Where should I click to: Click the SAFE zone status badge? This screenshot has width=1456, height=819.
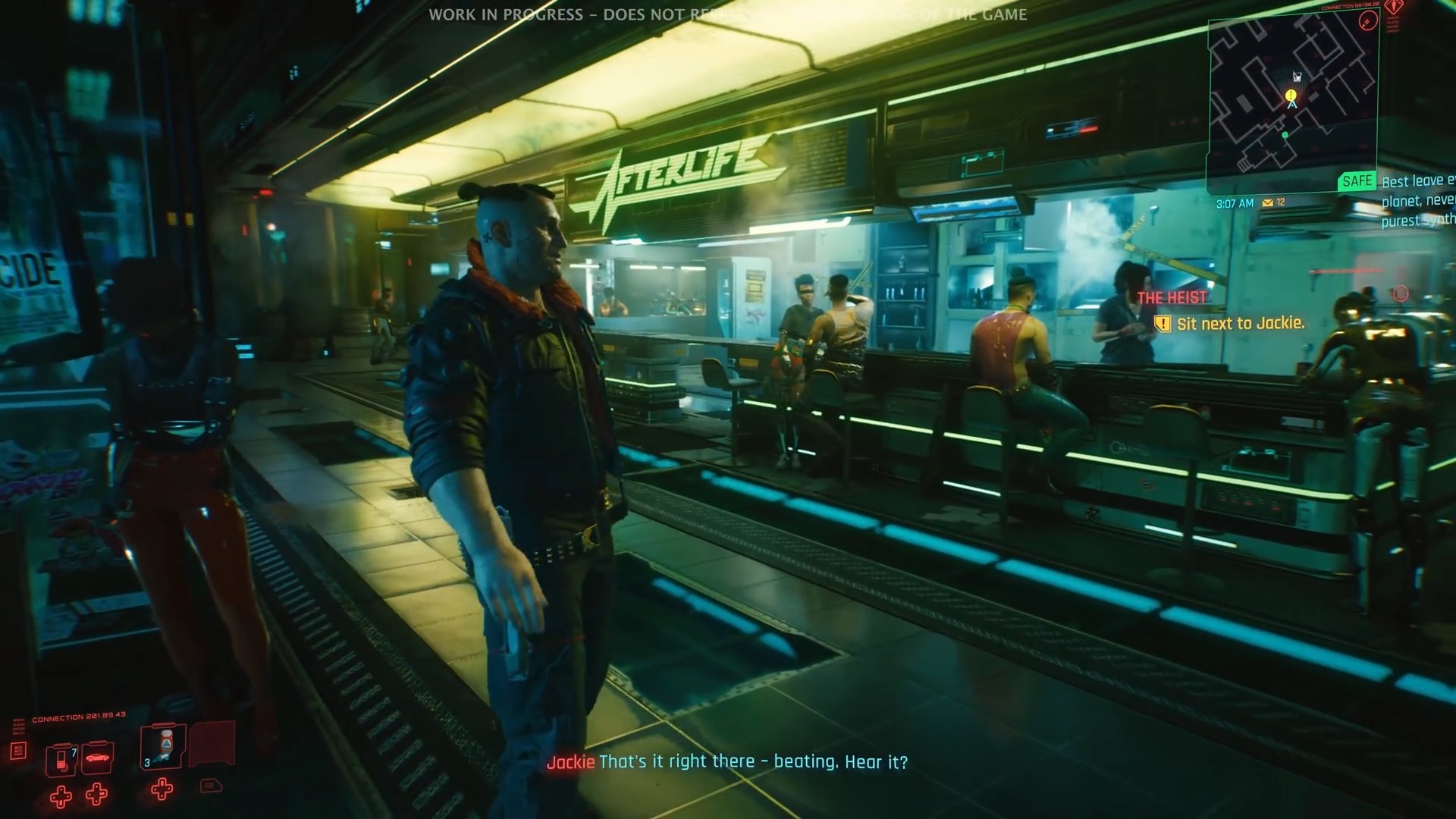pyautogui.click(x=1357, y=181)
